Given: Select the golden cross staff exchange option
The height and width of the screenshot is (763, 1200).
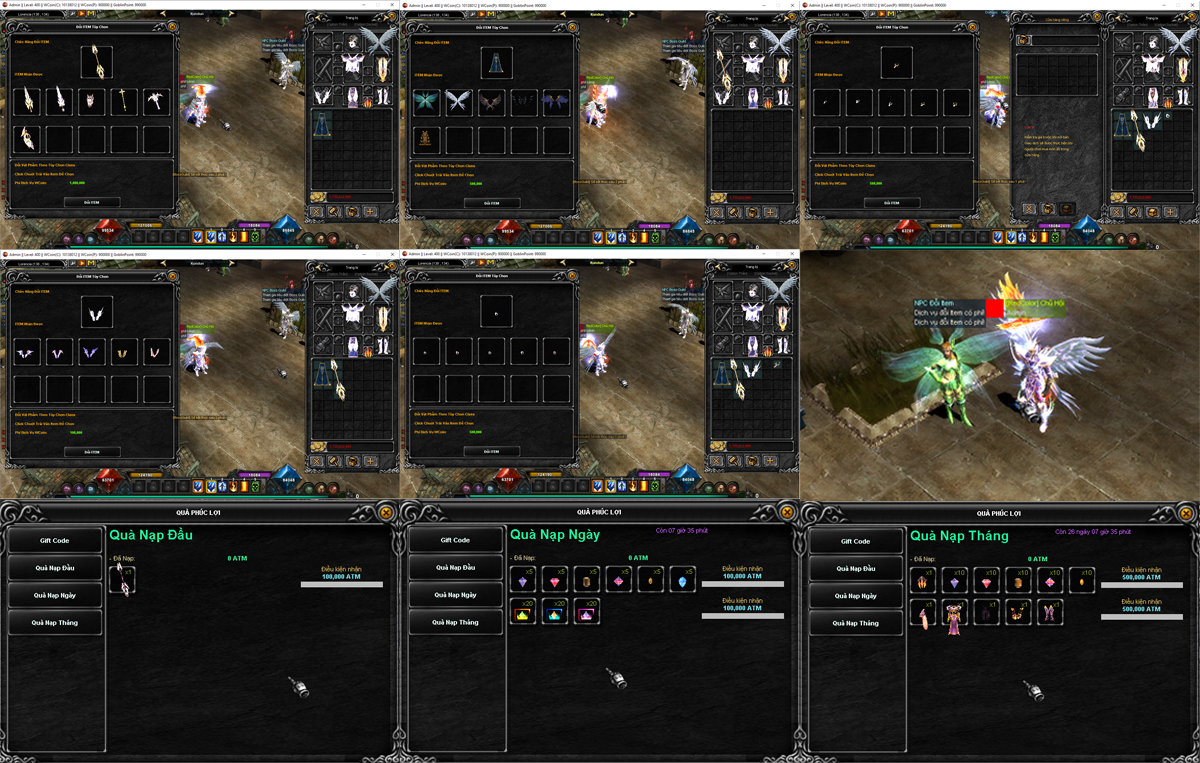Looking at the screenshot, I should pyautogui.click(x=124, y=100).
